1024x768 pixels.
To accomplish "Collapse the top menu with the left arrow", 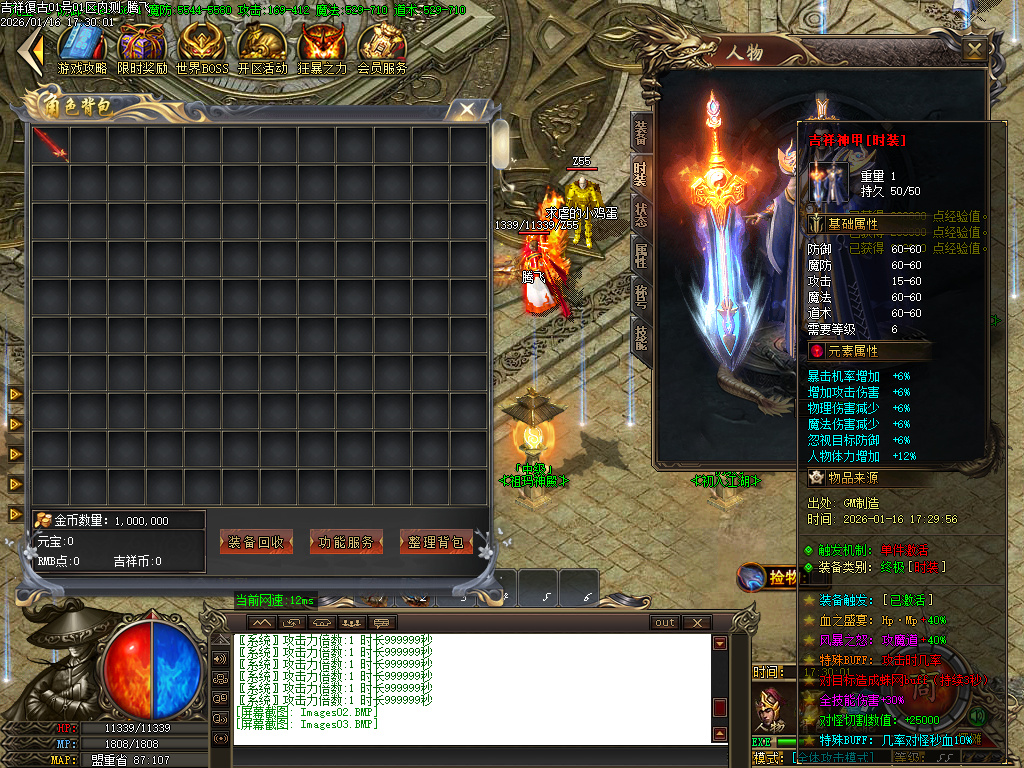I will coord(34,47).
